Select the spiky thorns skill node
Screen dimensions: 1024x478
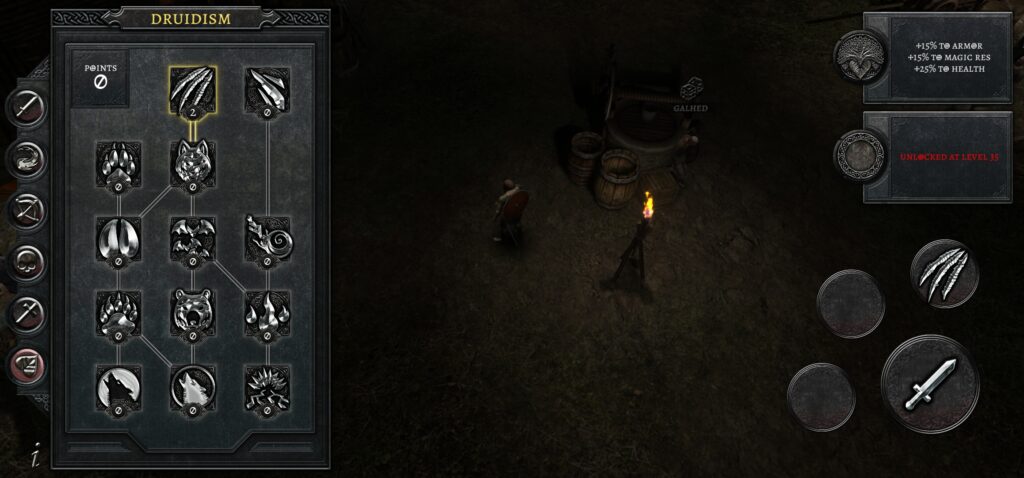267,387
